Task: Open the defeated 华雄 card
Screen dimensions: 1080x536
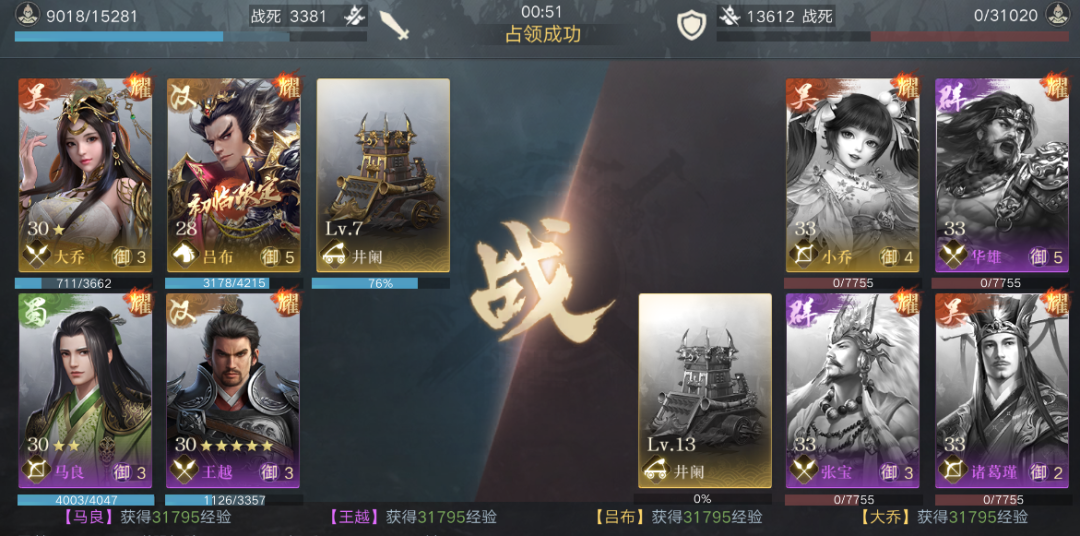Action: [x=1002, y=175]
